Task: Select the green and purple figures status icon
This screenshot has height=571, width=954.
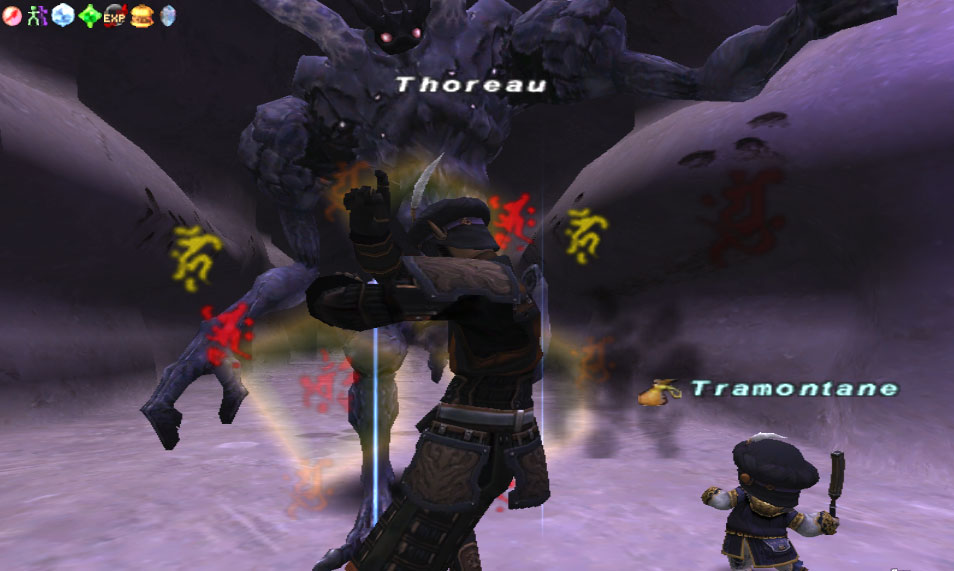Action: 37,16
